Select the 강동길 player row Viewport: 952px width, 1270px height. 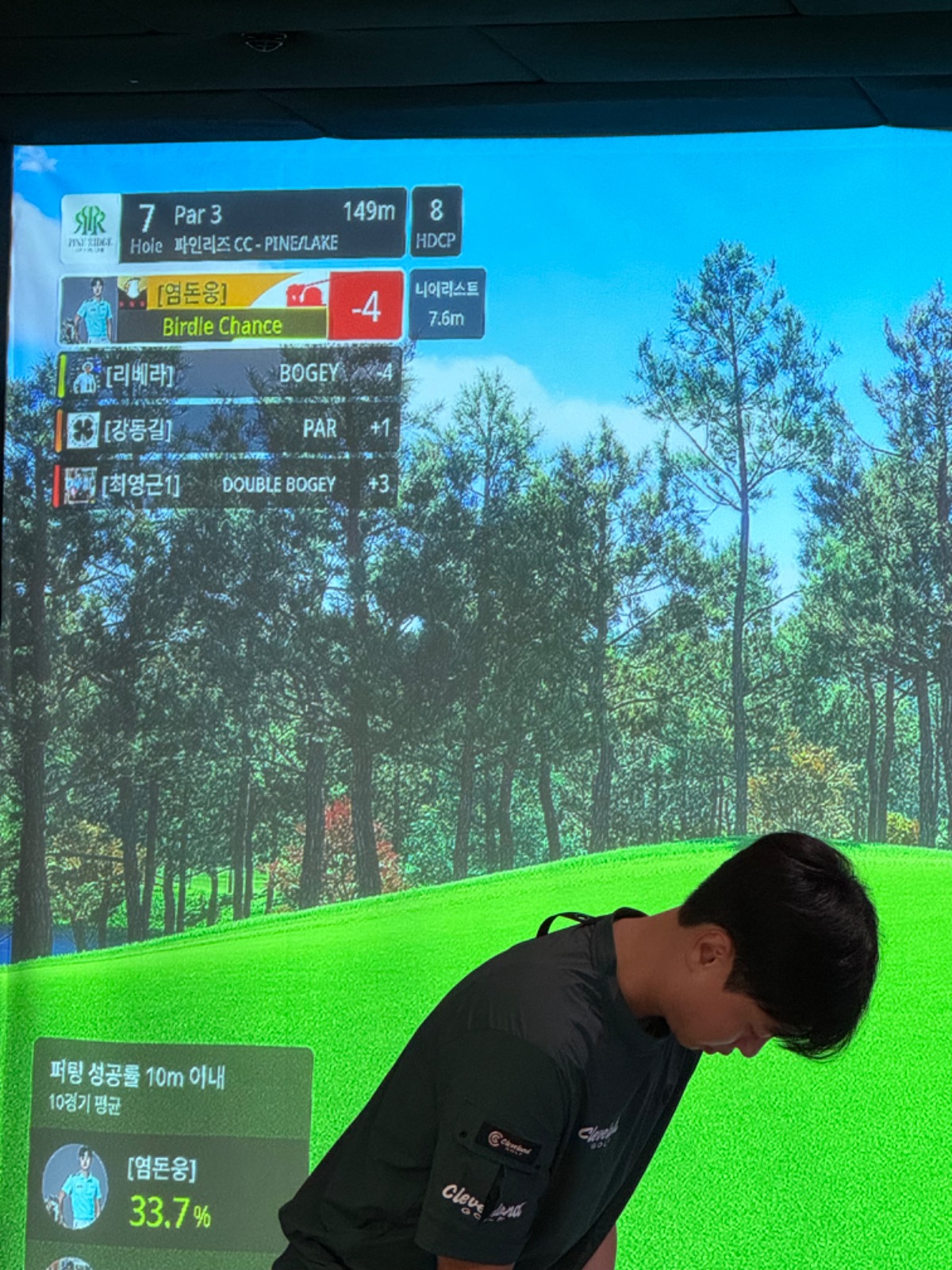click(230, 429)
